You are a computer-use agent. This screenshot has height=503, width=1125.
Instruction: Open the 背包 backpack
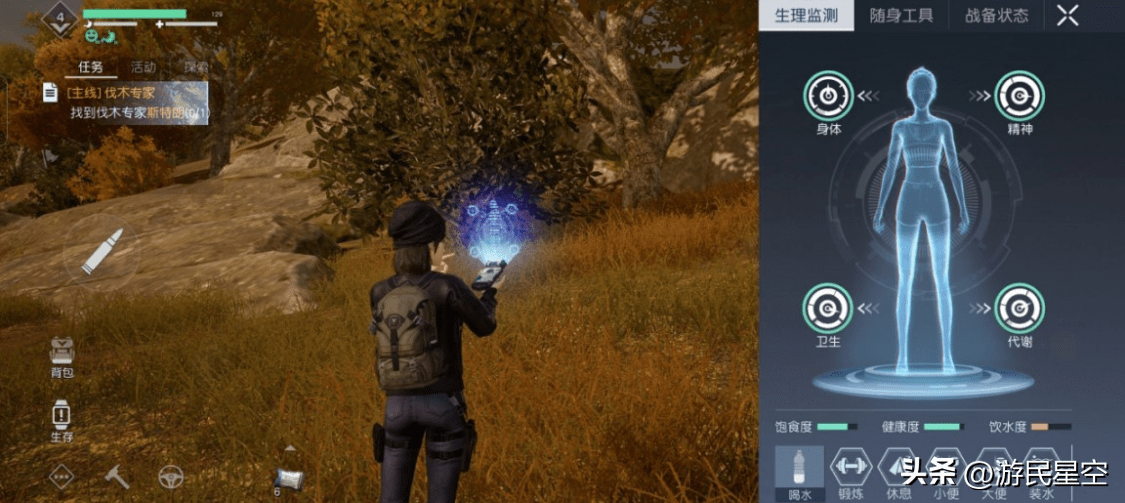pos(62,355)
